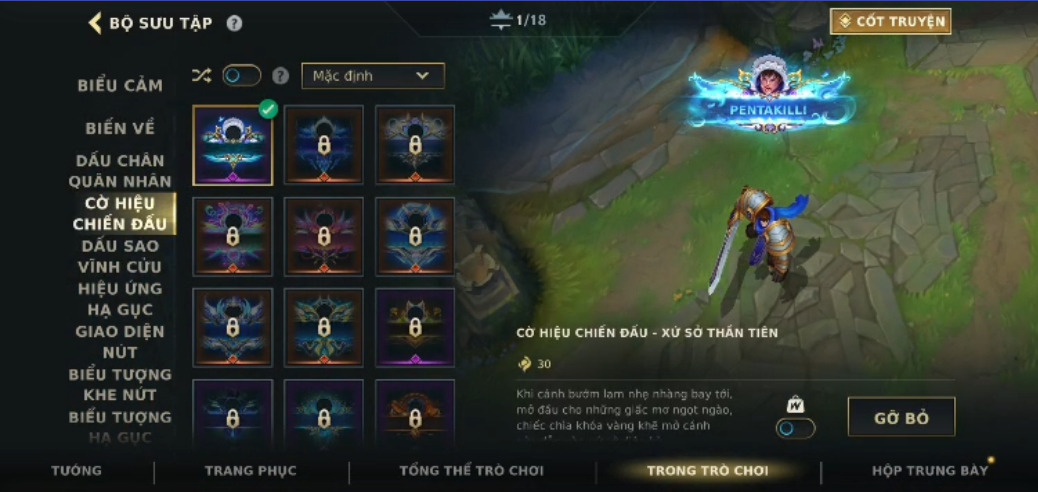
Task: Open the Tổng Thể Trò Chơi tab
Action: [471, 470]
